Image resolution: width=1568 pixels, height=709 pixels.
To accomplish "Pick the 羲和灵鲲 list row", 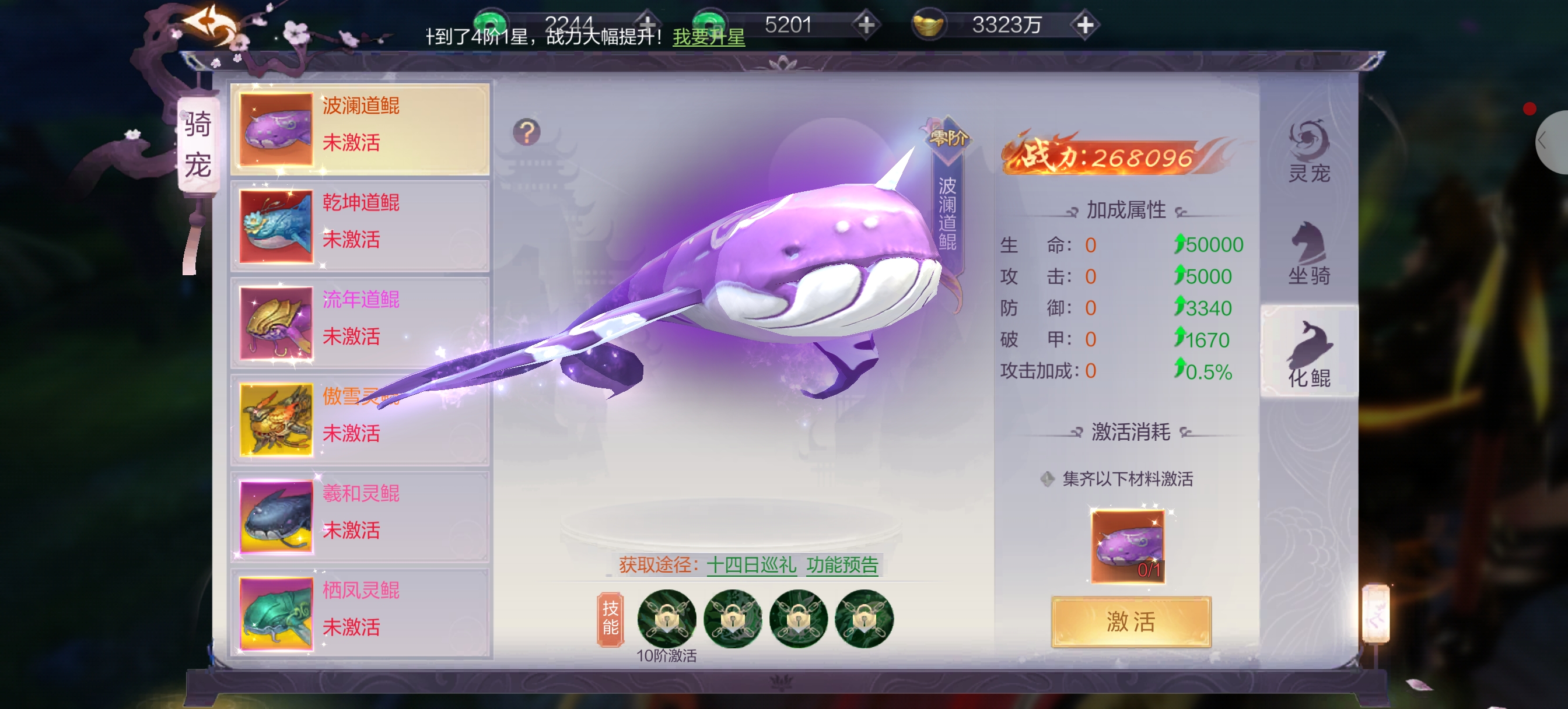I will click(x=360, y=516).
